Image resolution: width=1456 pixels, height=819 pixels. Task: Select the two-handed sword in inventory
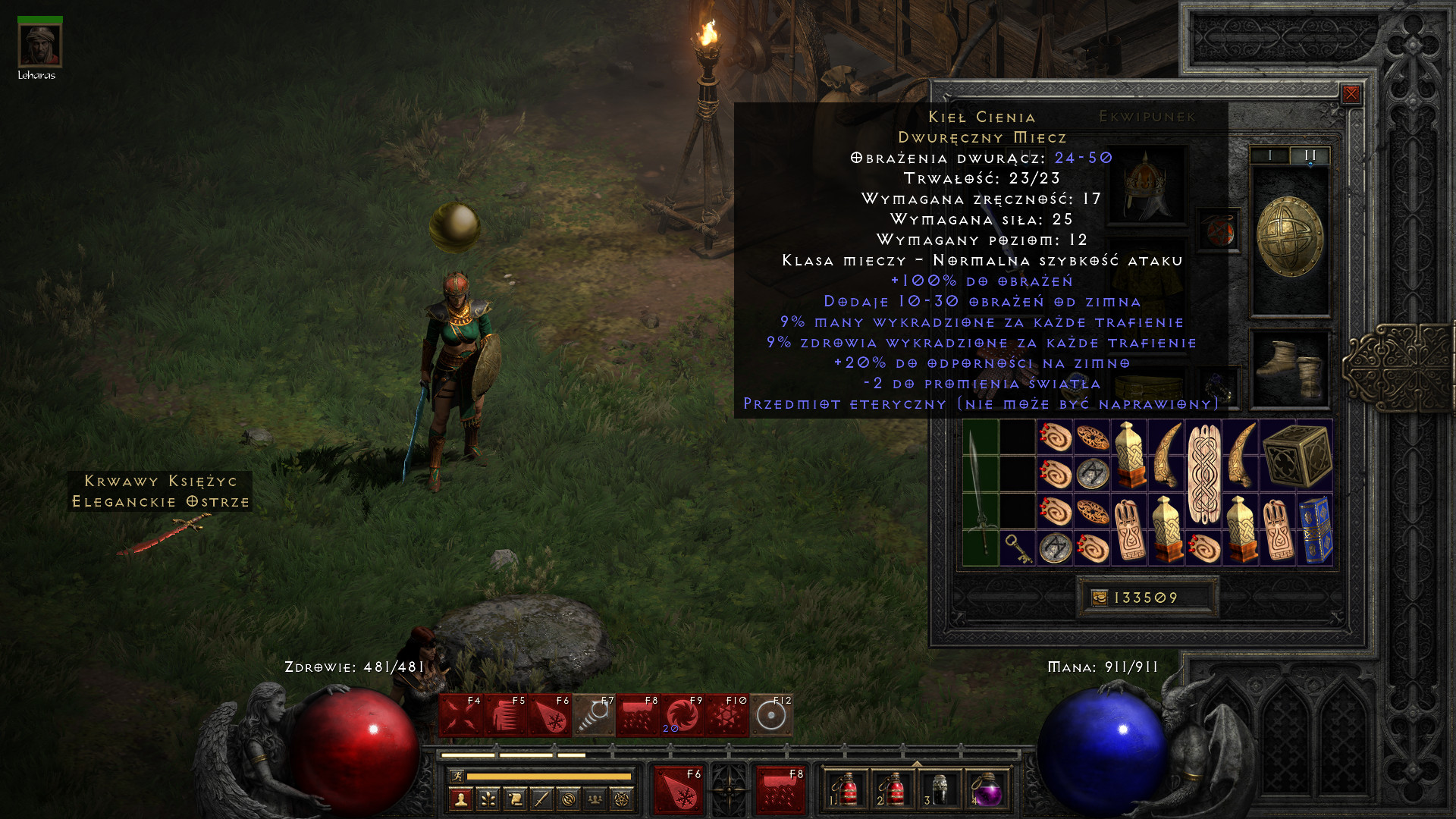(x=981, y=493)
